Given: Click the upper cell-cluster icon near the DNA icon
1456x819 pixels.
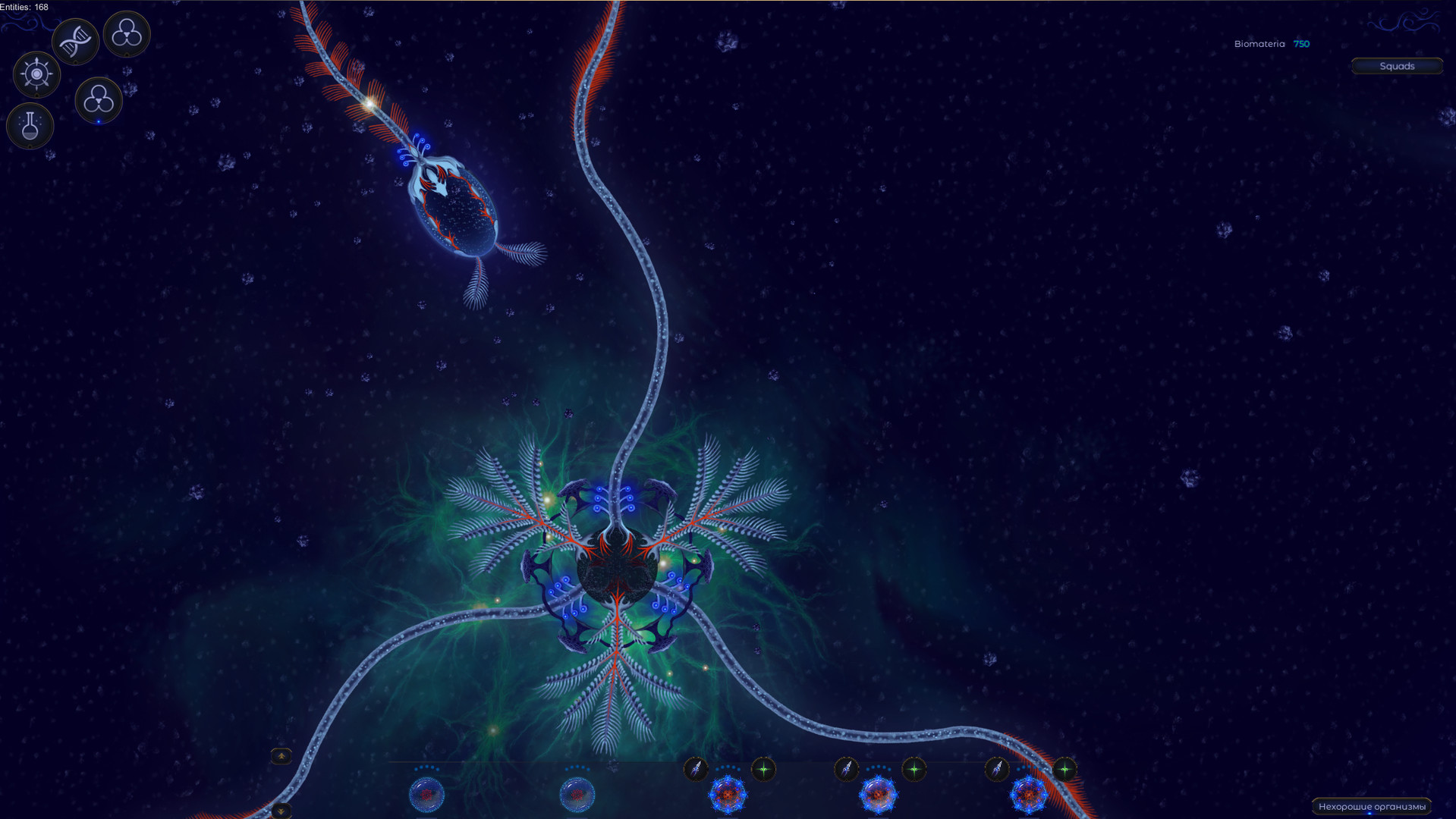Looking at the screenshot, I should click(126, 34).
